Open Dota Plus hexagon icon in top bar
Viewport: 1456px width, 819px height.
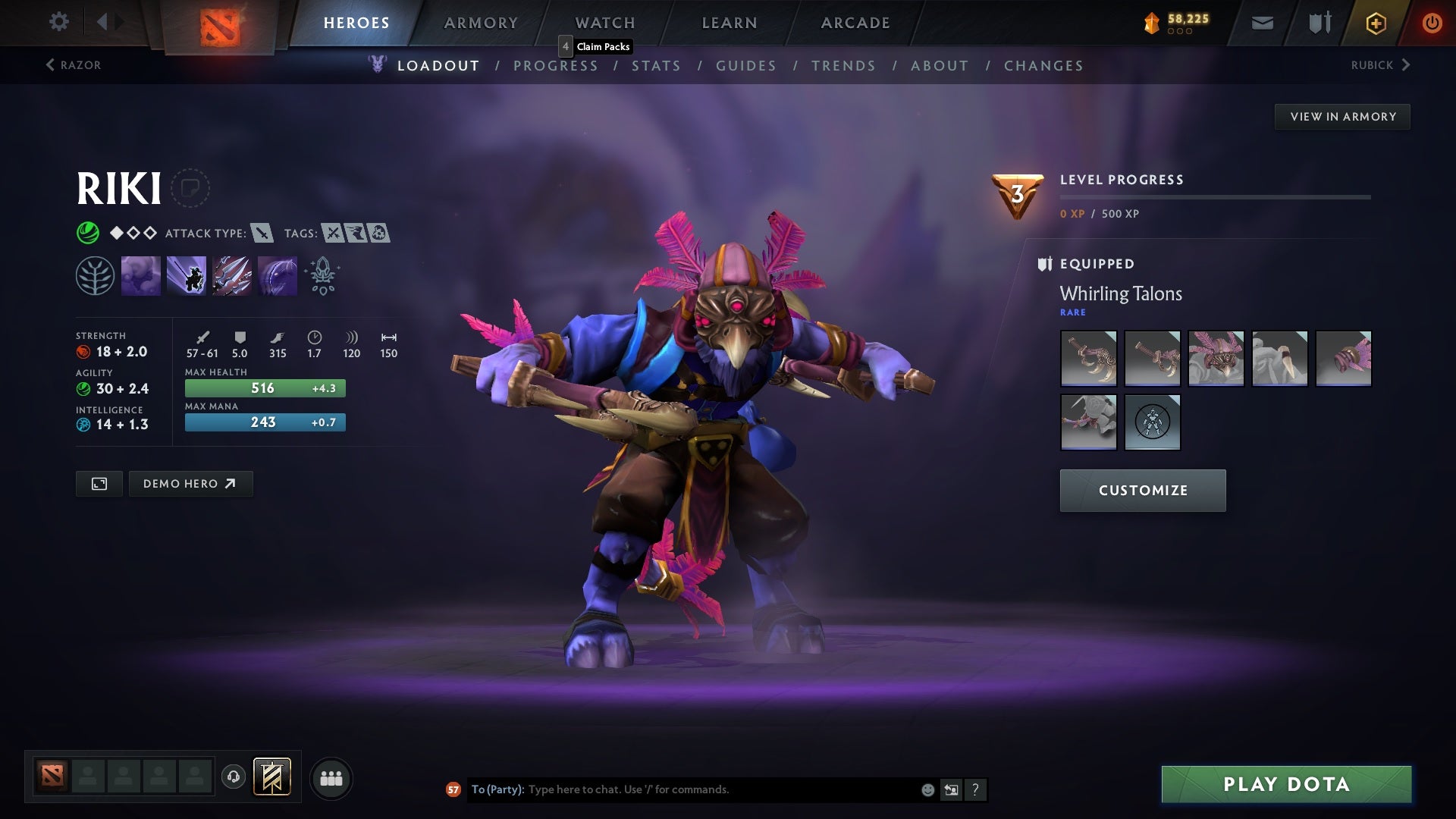1376,22
